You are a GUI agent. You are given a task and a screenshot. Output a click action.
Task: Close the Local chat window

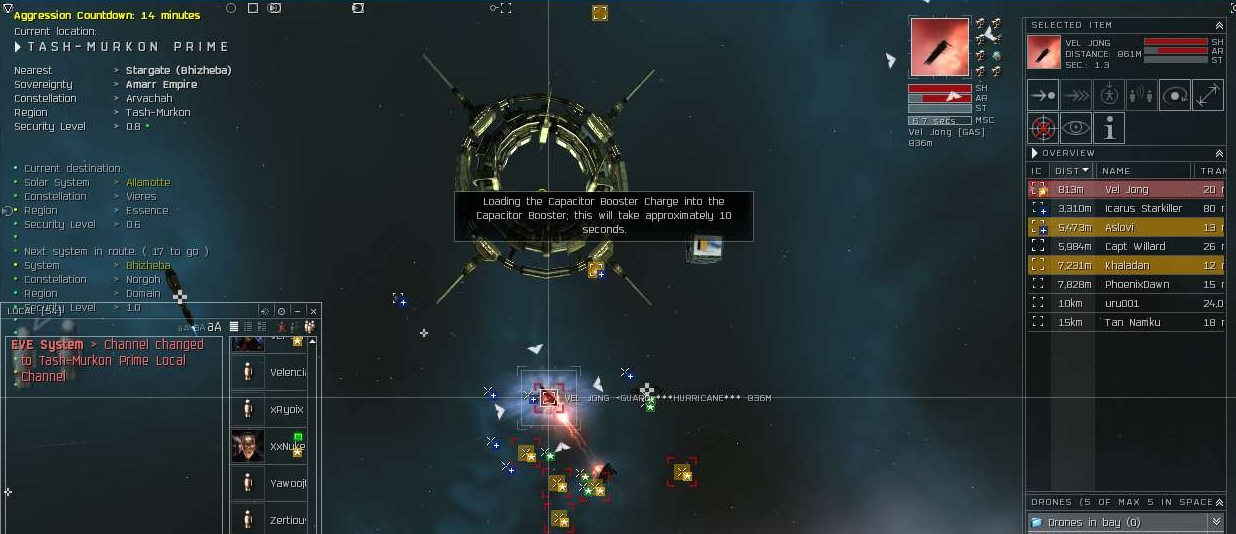pyautogui.click(x=313, y=311)
